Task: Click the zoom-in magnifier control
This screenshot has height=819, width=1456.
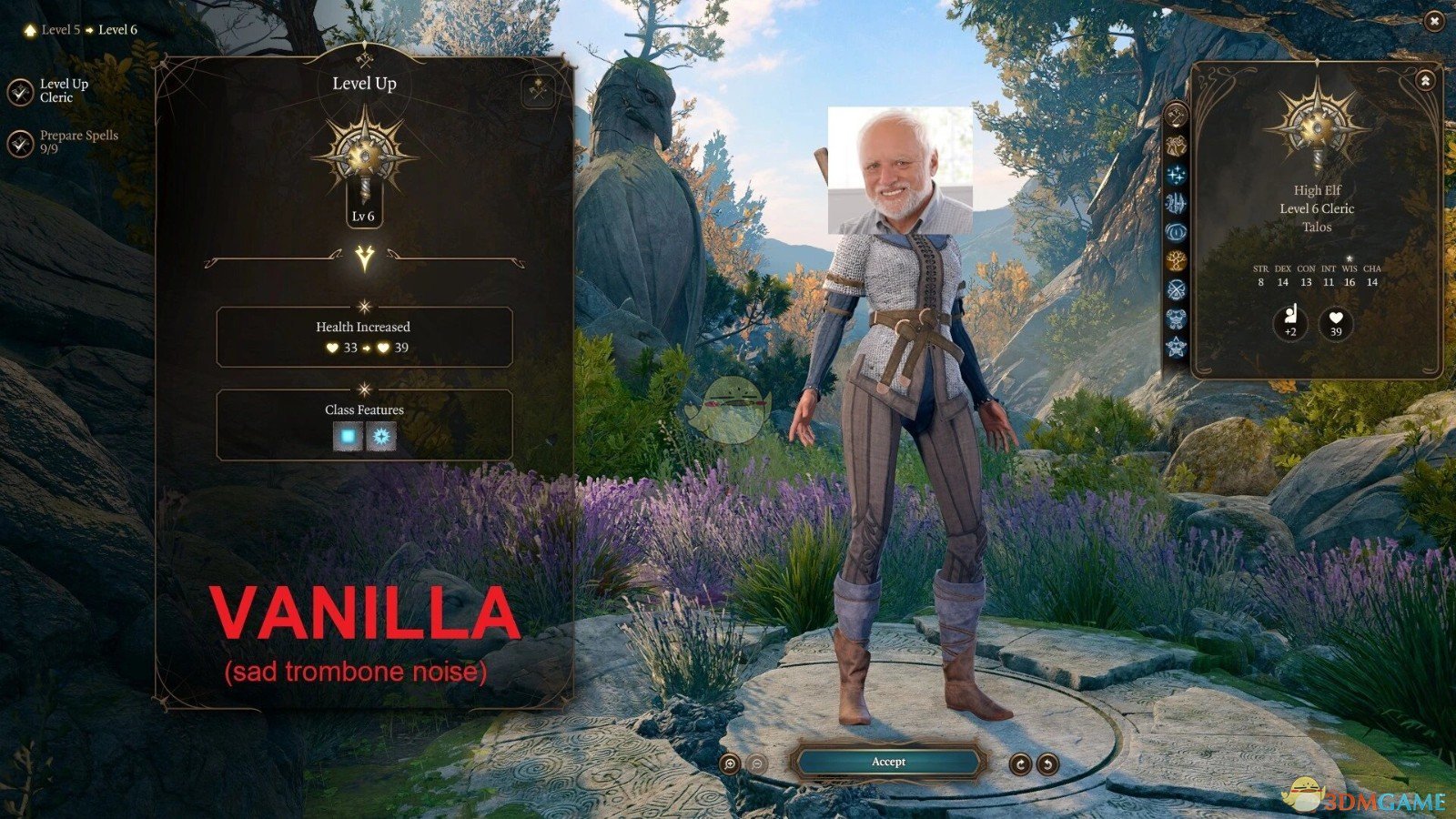Action: click(728, 763)
